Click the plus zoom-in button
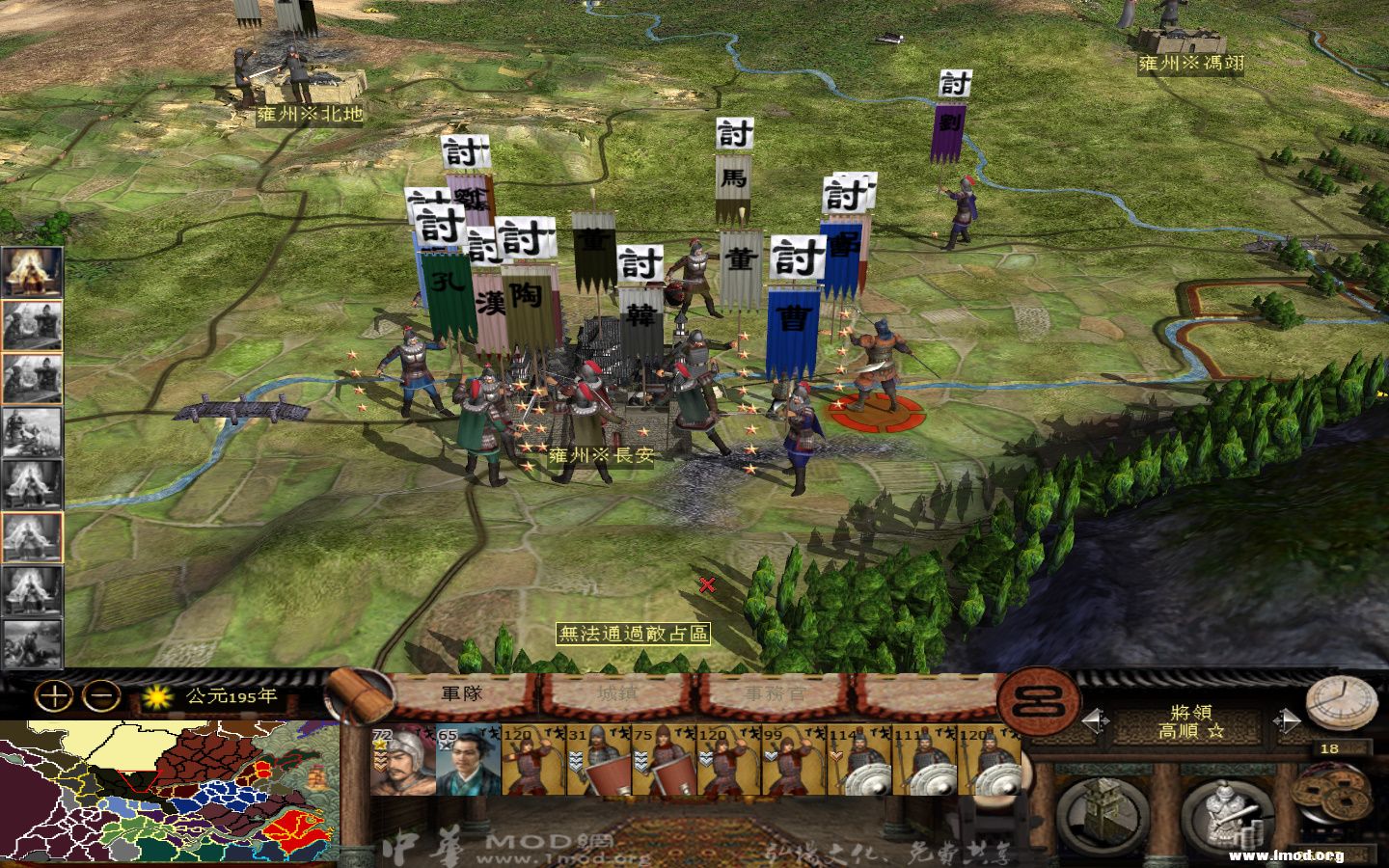 54,694
